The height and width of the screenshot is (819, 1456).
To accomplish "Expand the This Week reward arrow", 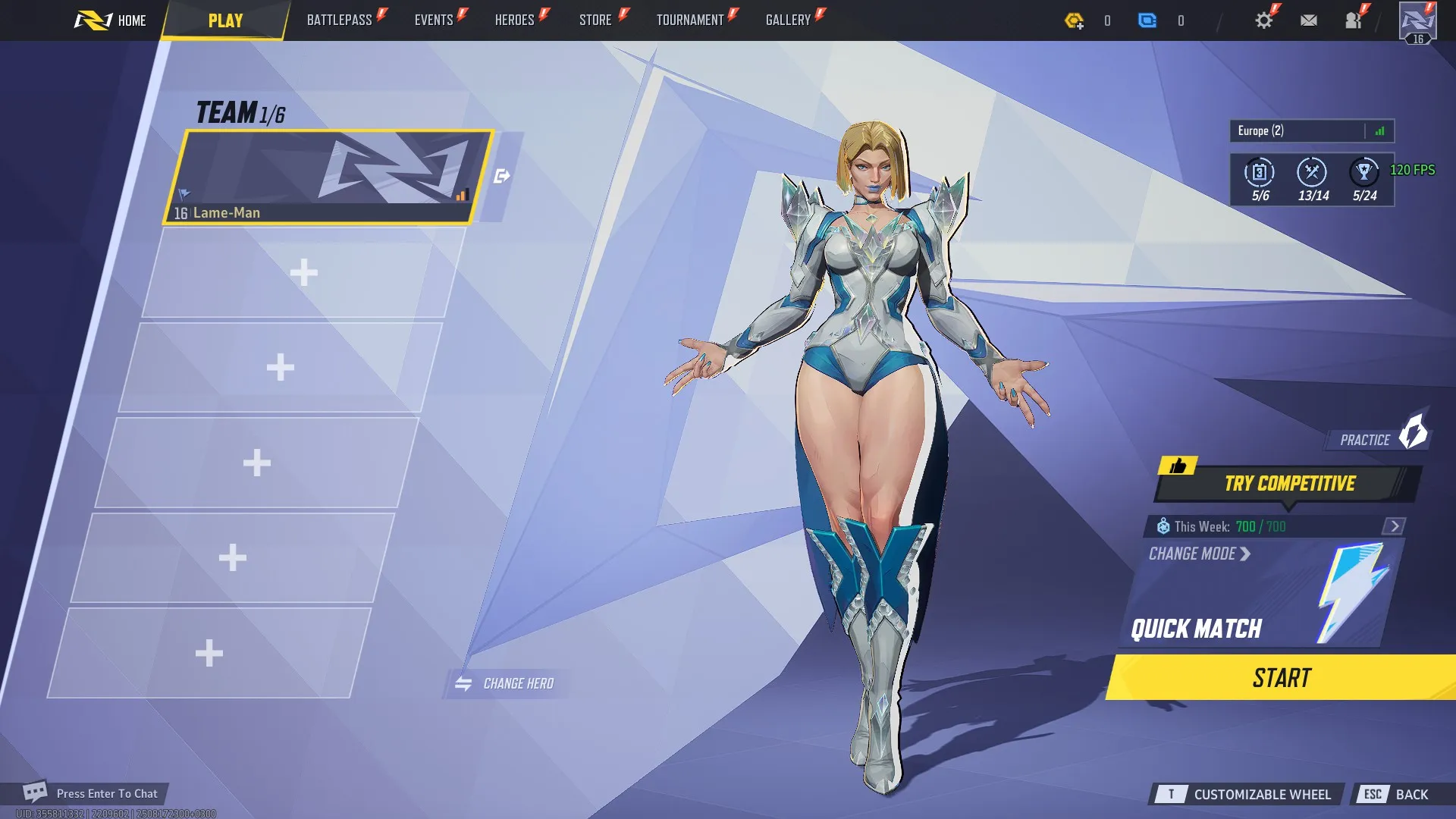I will coord(1394,525).
